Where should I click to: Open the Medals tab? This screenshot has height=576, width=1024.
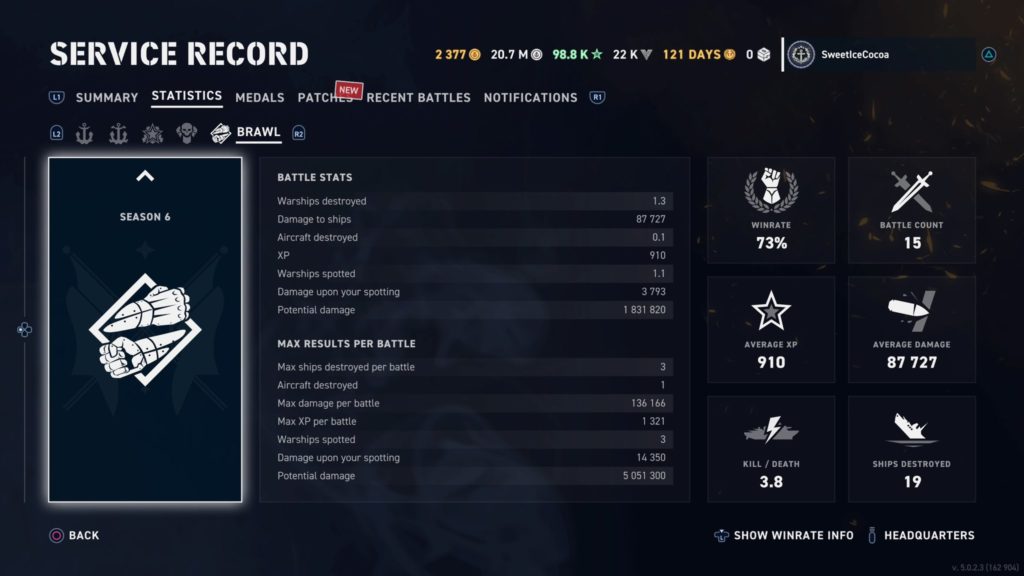point(260,98)
